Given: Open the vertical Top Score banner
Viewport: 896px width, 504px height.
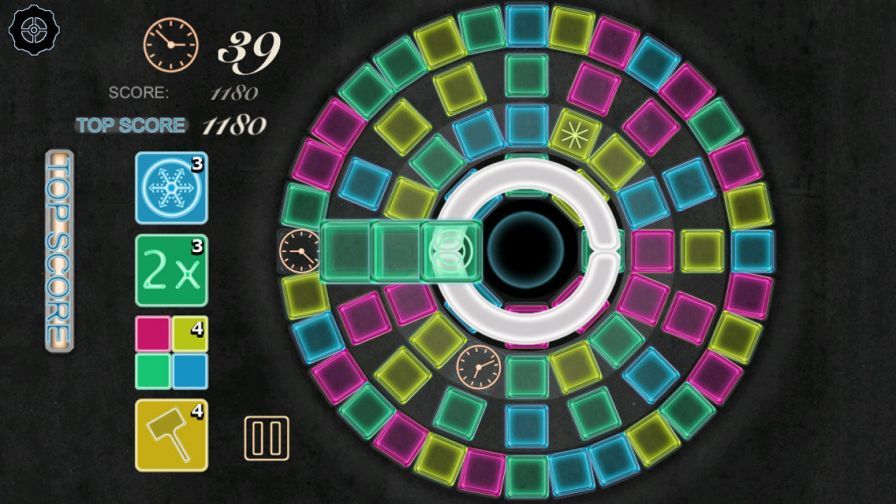Looking at the screenshot, I should click(x=59, y=250).
